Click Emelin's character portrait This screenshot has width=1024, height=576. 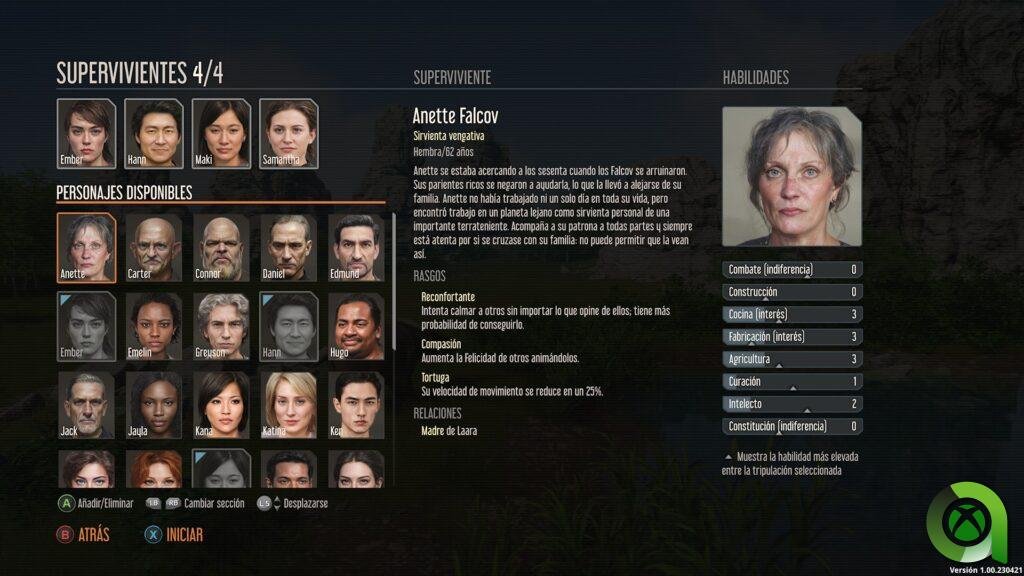pos(154,326)
